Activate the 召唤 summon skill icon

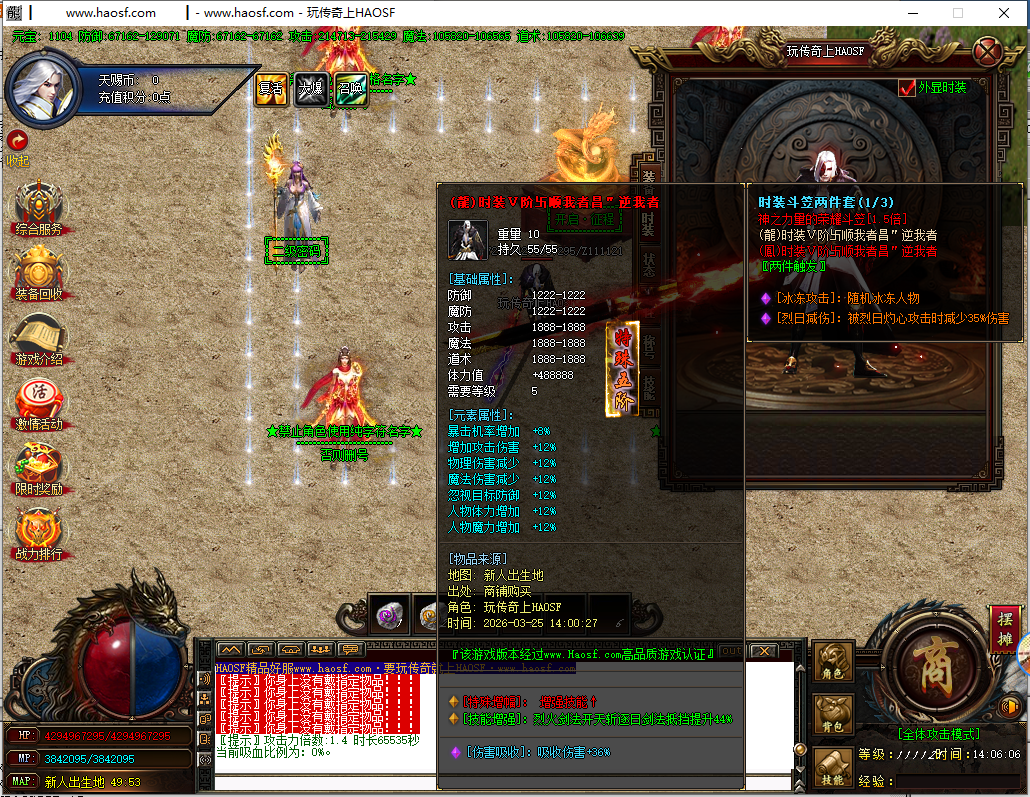(350, 89)
